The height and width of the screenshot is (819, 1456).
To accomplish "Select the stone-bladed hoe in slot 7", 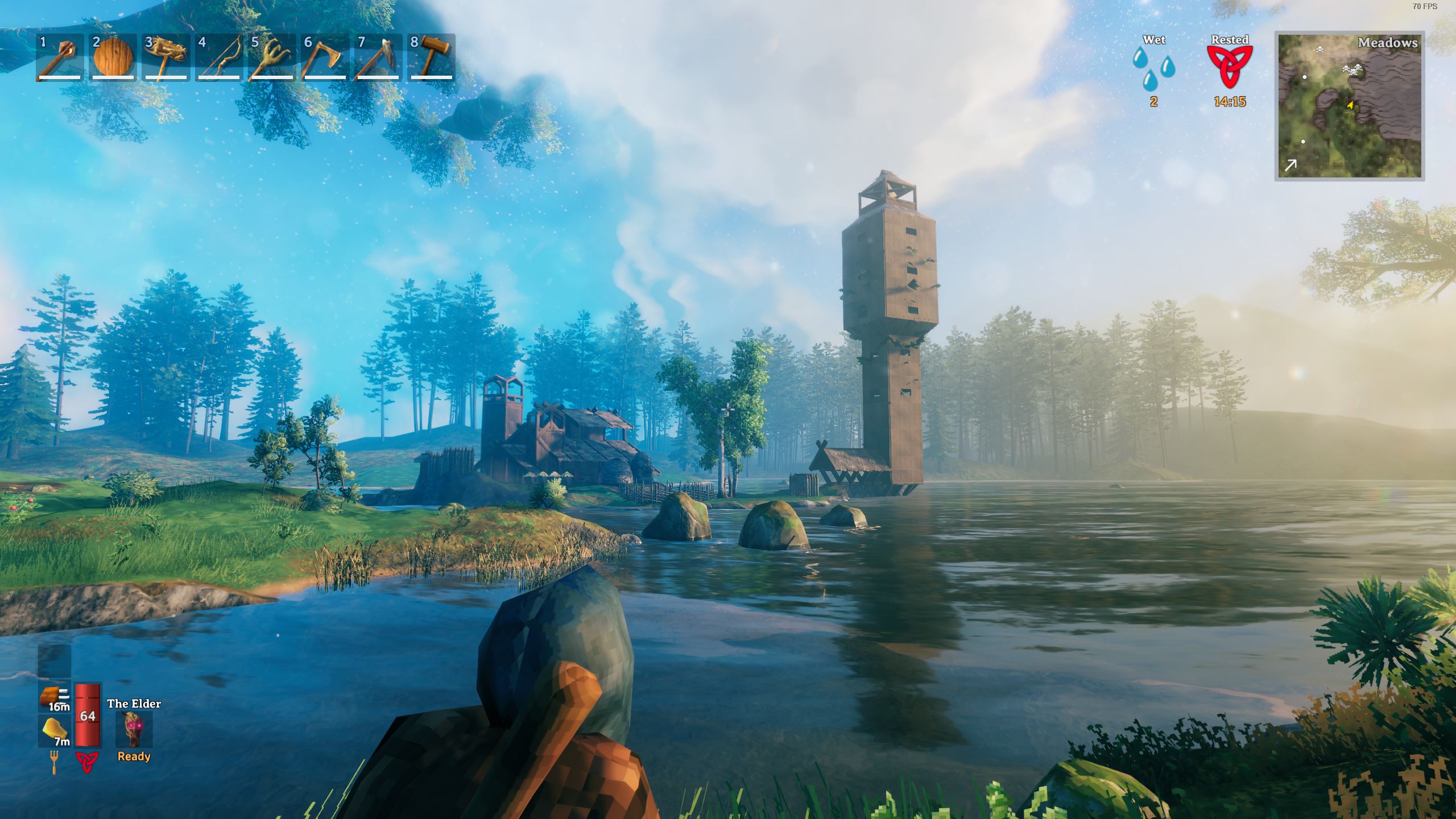I will (377, 57).
